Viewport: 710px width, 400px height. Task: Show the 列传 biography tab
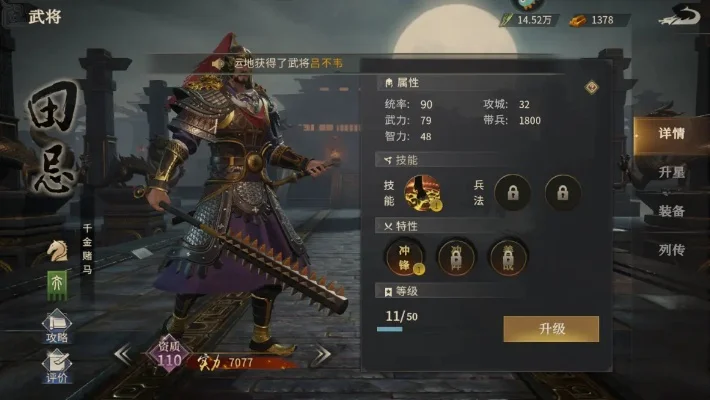pyautogui.click(x=671, y=250)
